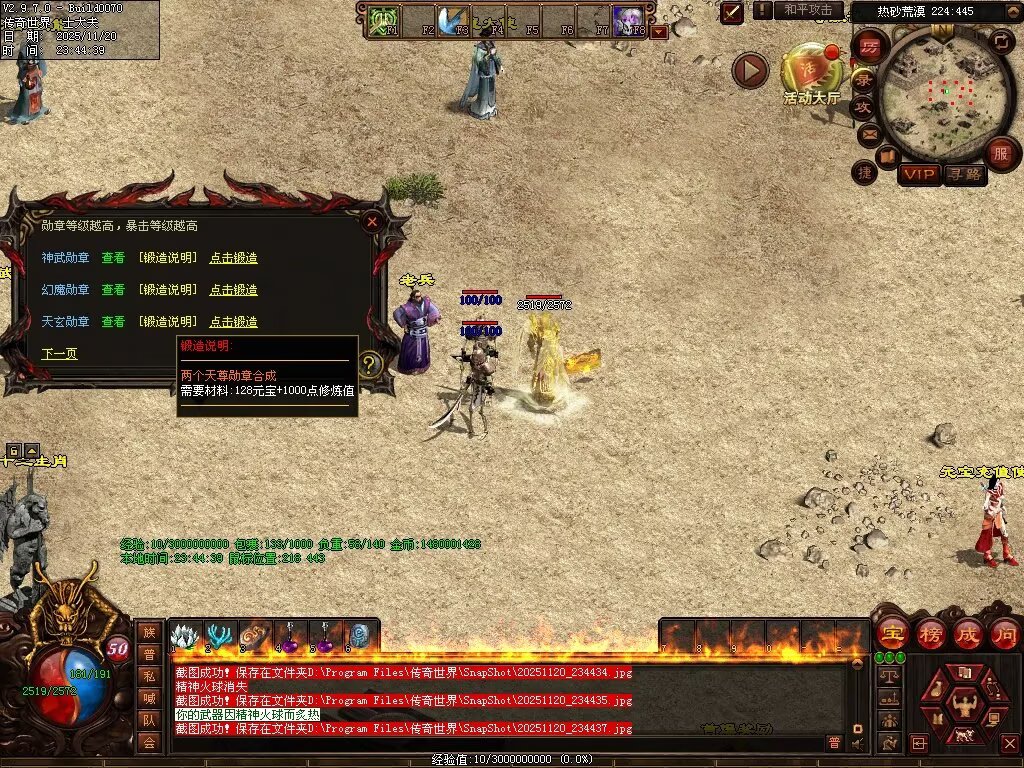Use the white lotus item in slot 1
The image size is (1024, 768).
pos(183,636)
